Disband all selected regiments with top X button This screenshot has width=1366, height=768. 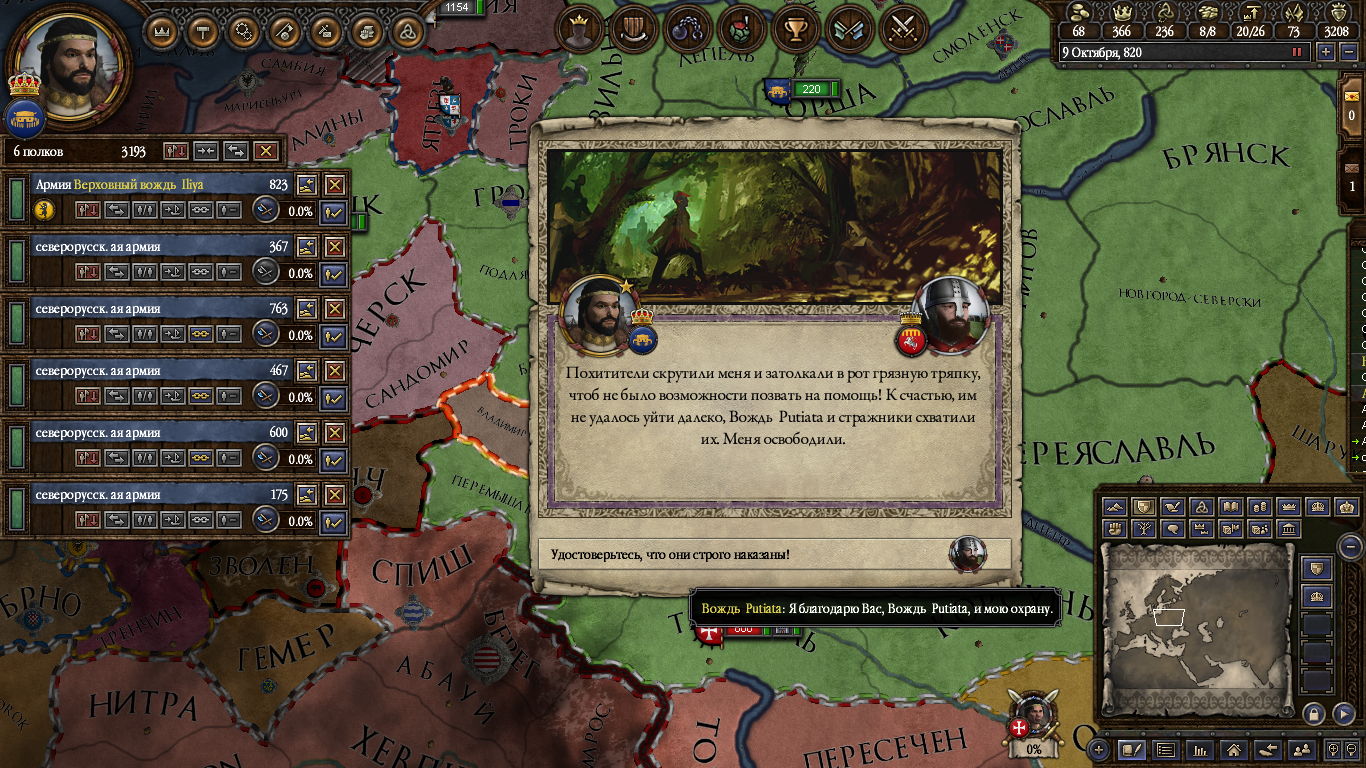tap(265, 151)
